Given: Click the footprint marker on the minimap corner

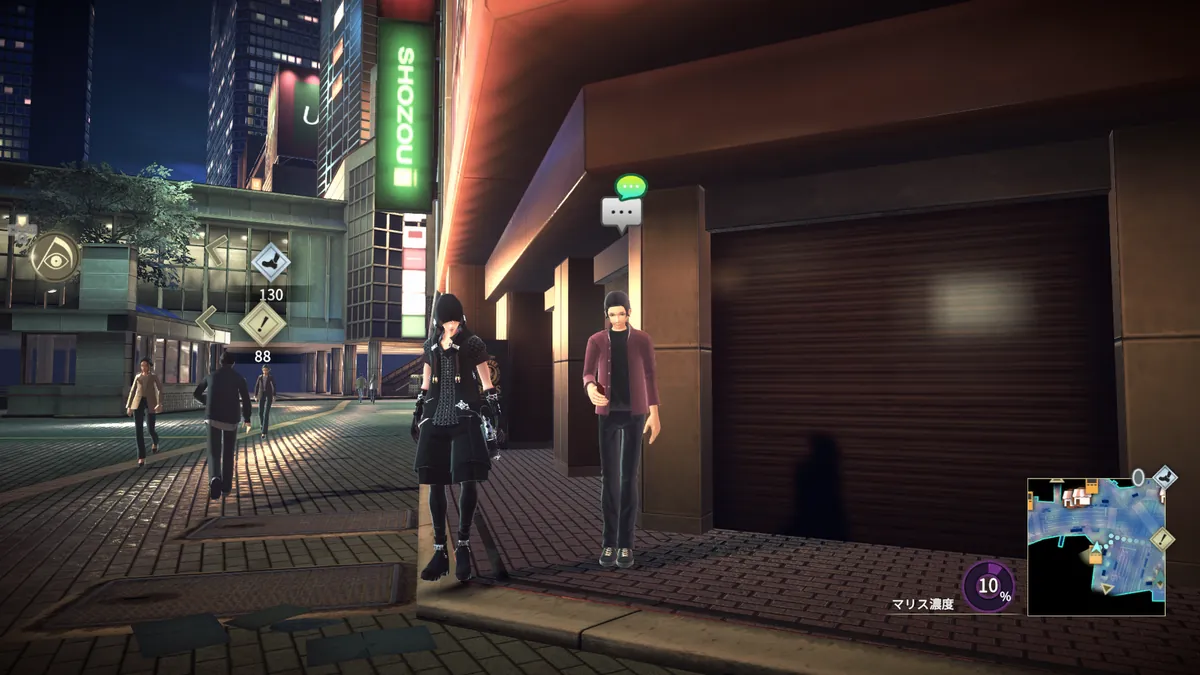Looking at the screenshot, I should pyautogui.click(x=1164, y=477).
